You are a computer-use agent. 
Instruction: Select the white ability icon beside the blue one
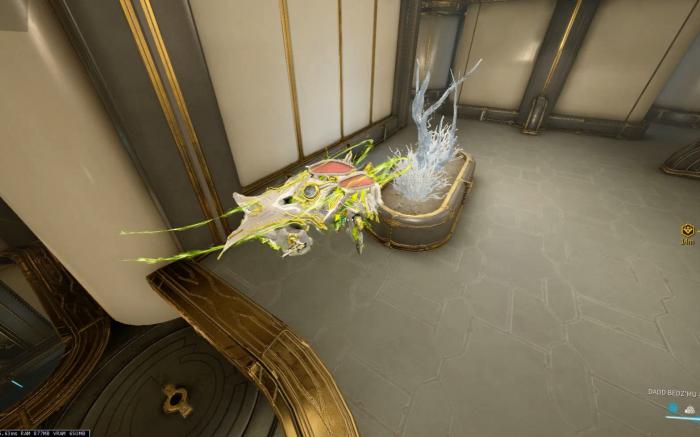689,408
